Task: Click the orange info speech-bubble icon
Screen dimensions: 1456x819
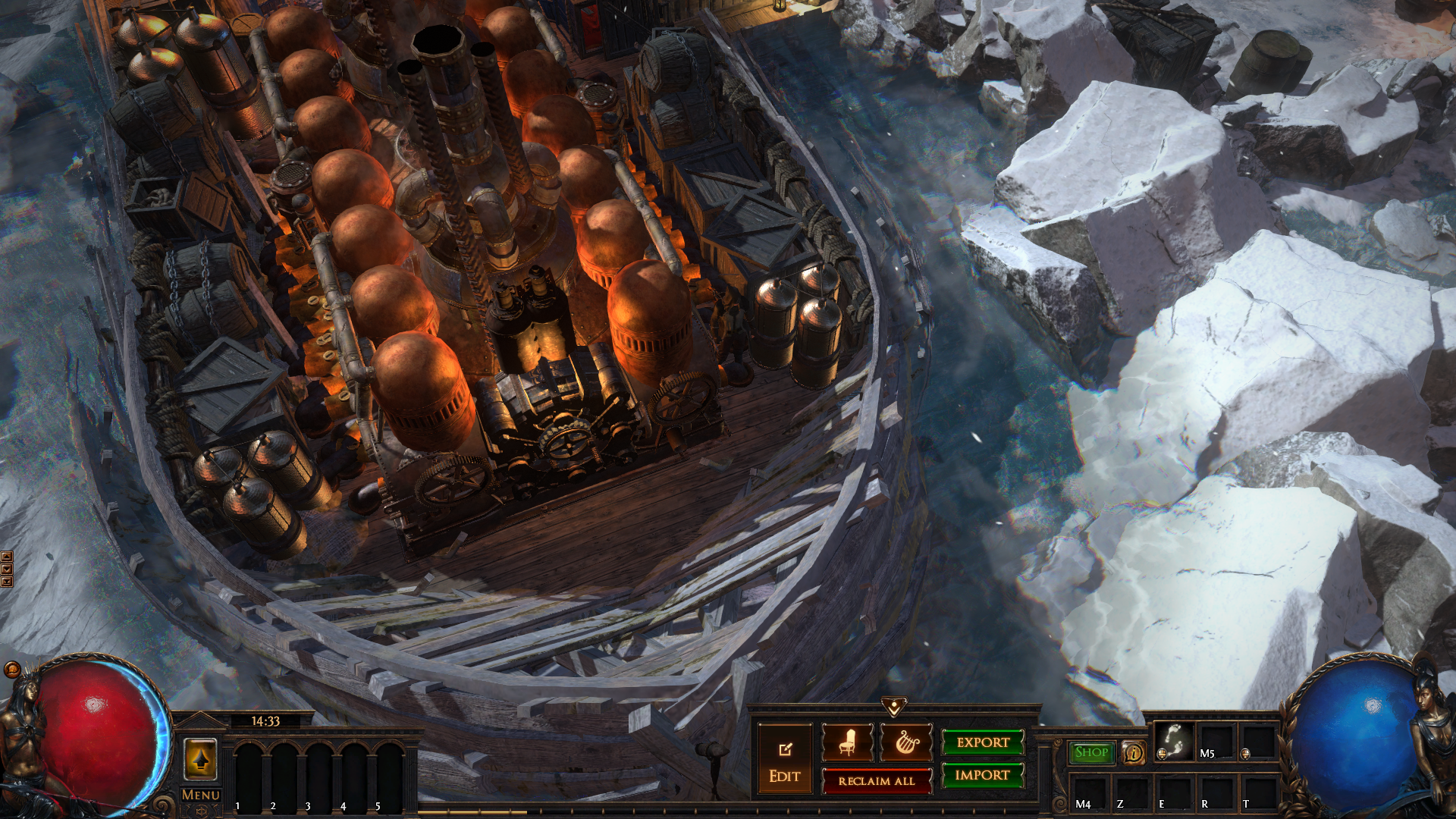Action: 1133,752
